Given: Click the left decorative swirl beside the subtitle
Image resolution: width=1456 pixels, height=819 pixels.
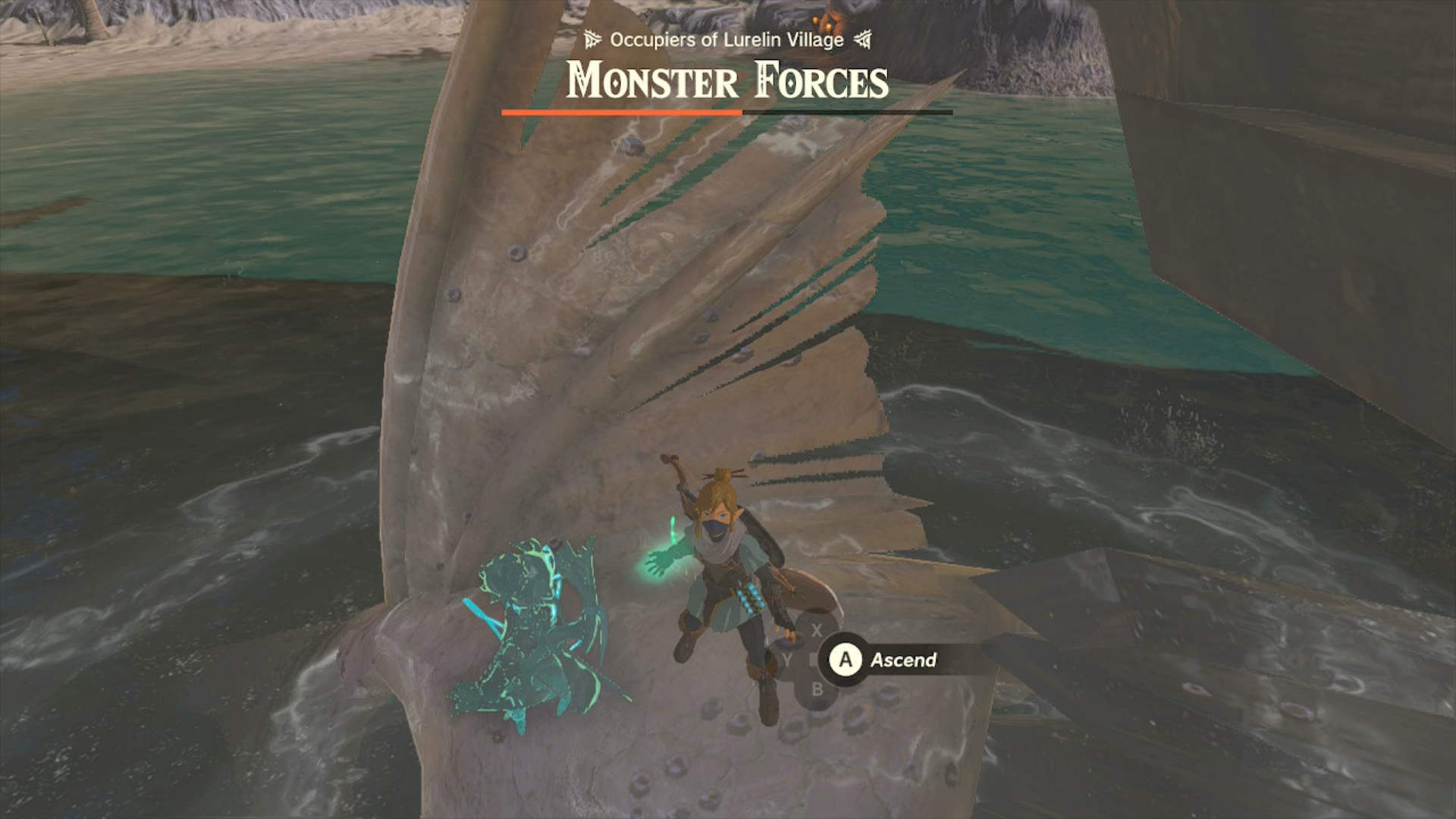Looking at the screenshot, I should coord(591,39).
